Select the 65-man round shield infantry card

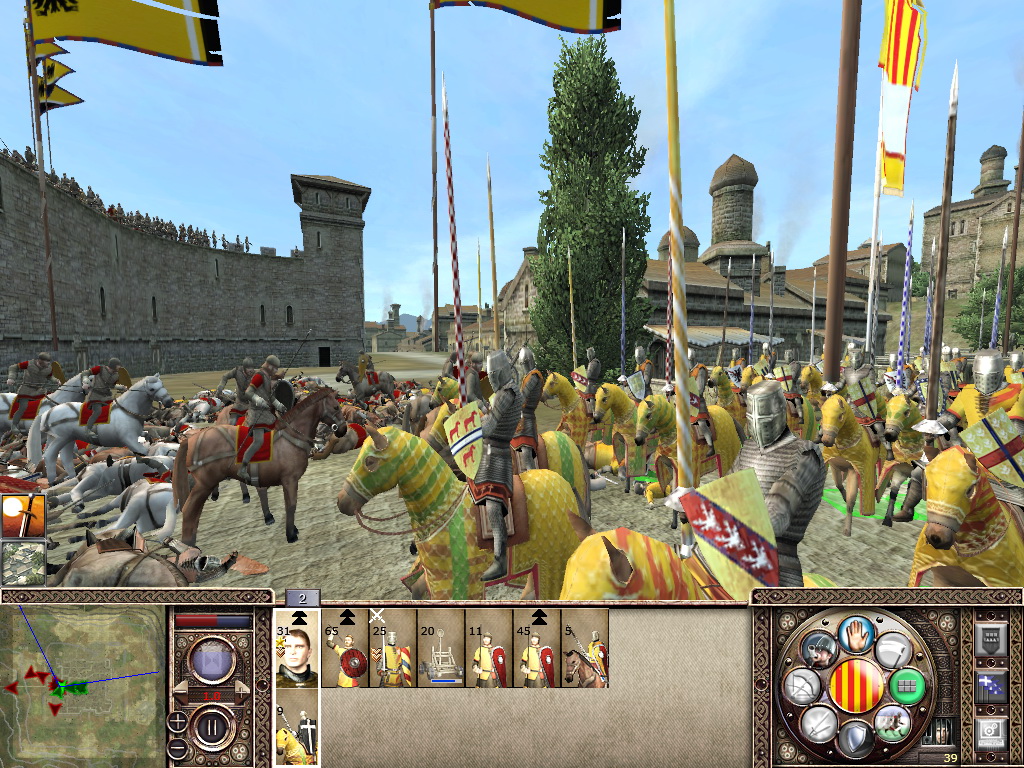point(344,648)
